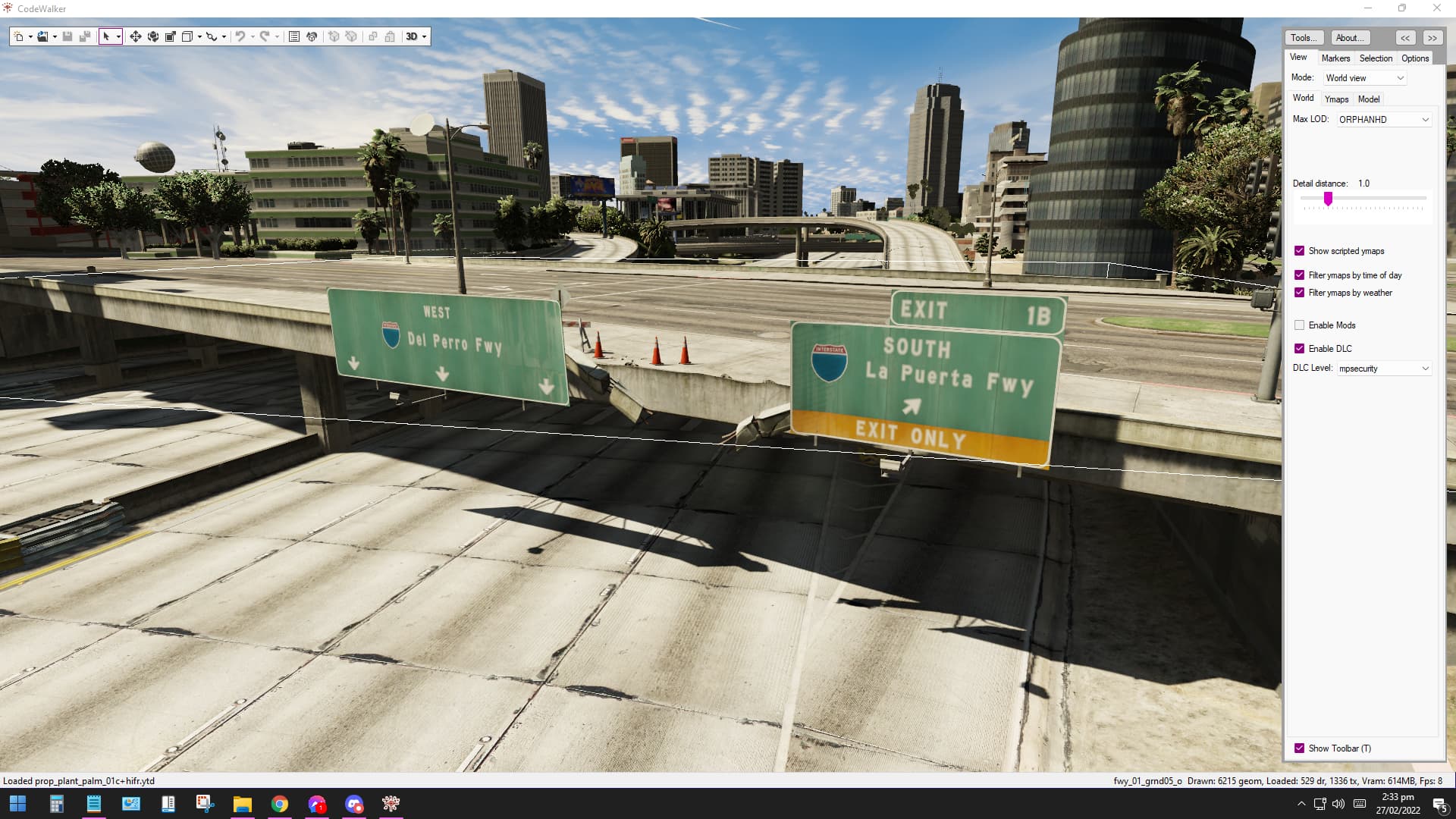The image size is (1456, 819).
Task: Open the DLC Level dropdown
Action: tap(1383, 368)
